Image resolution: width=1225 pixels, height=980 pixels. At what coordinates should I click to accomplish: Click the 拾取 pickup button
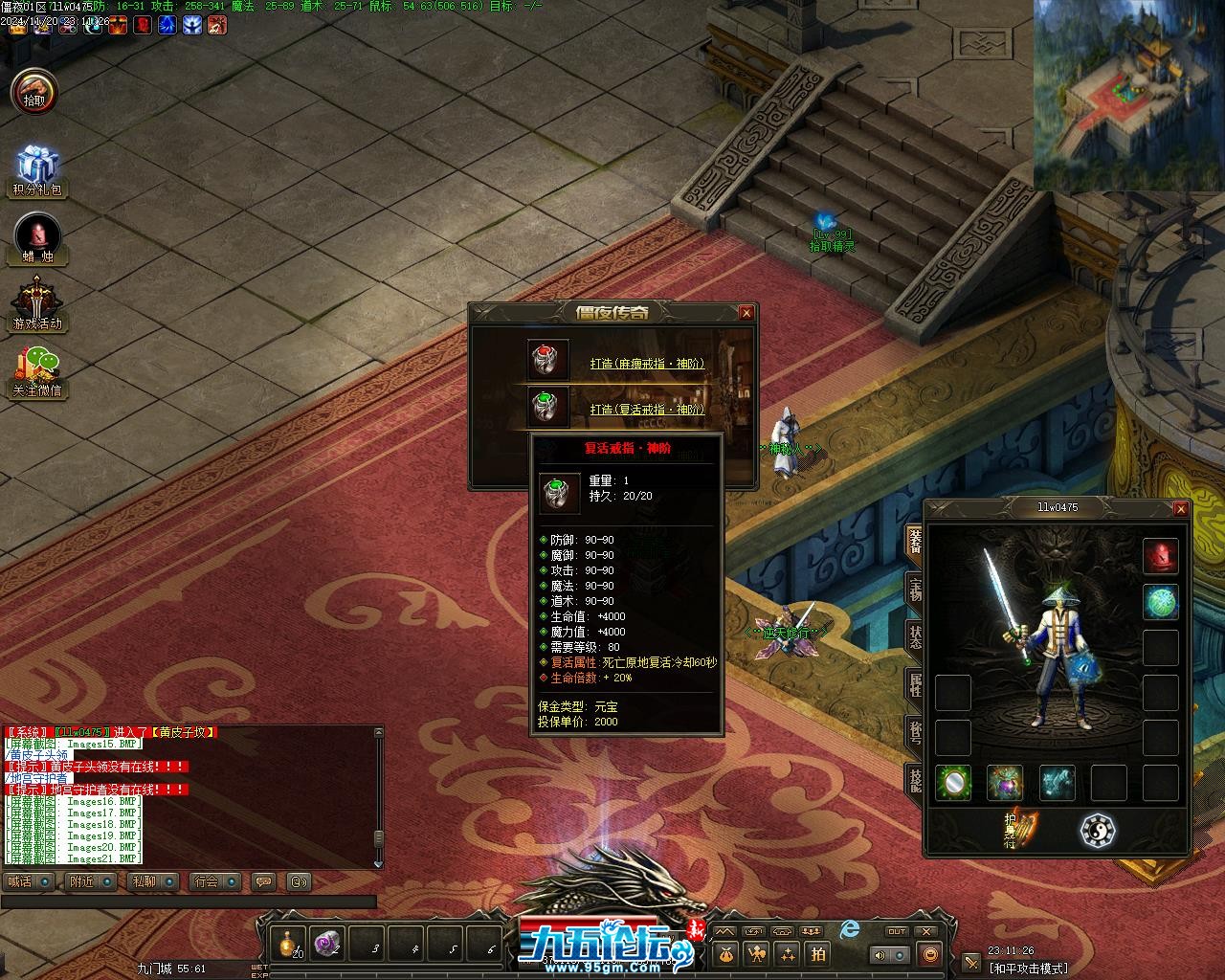pos(33,93)
